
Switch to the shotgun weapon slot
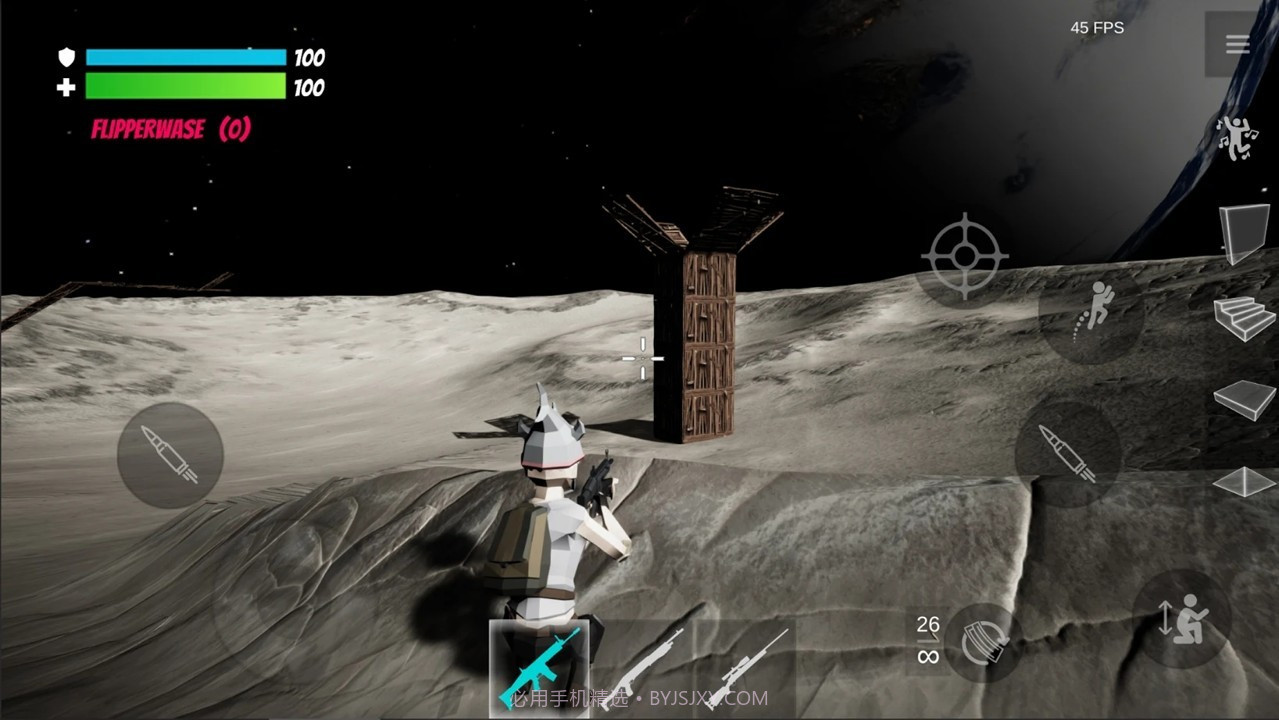click(x=643, y=665)
